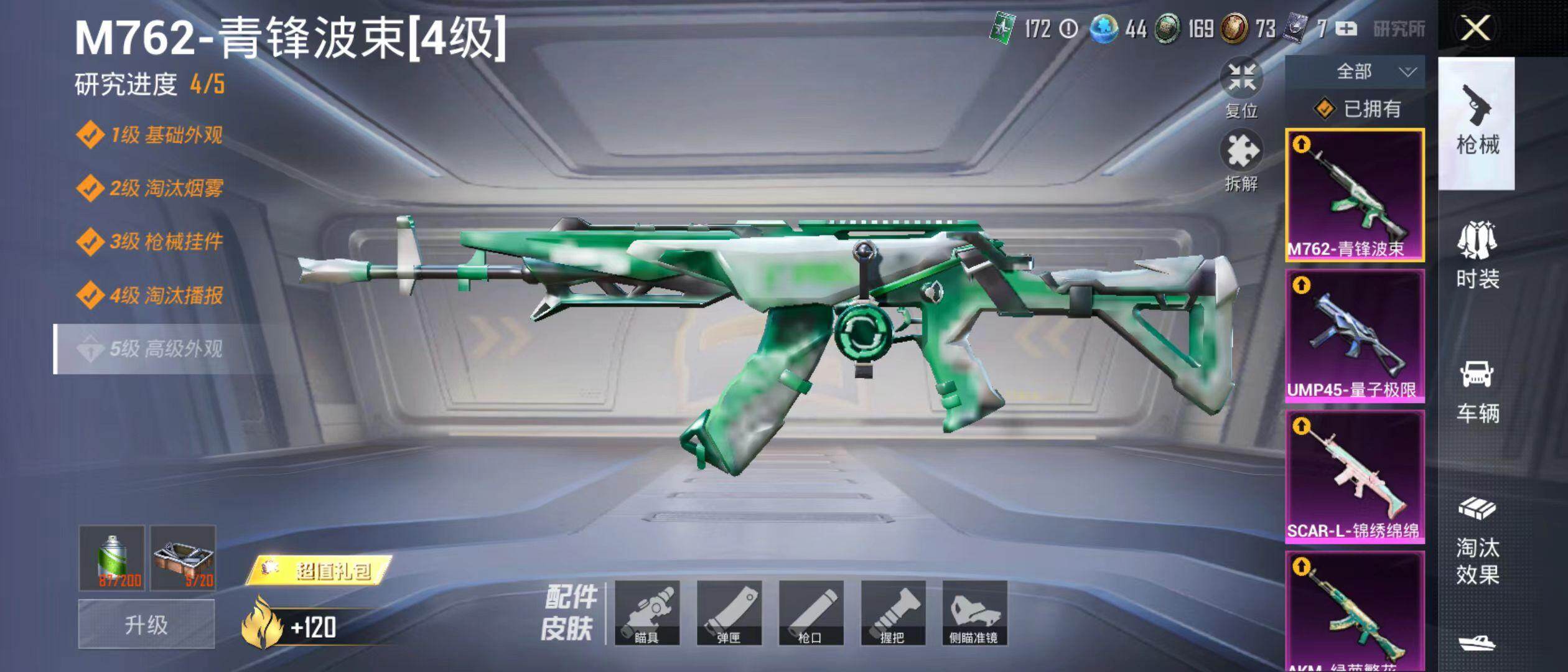The image size is (1568, 672).
Task: Click the green spray paint material slot
Action: [112, 558]
